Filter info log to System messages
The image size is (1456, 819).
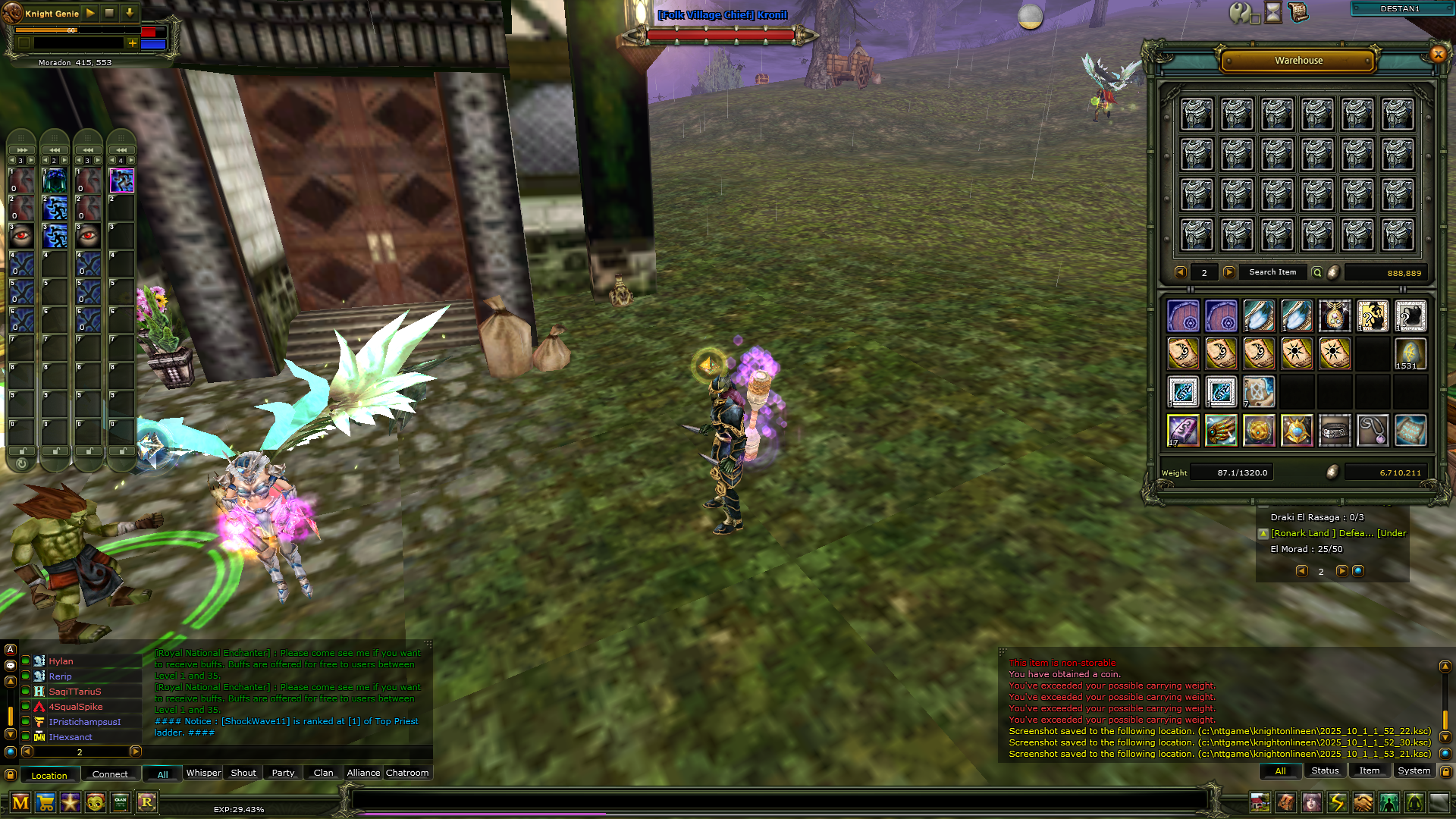[1414, 770]
